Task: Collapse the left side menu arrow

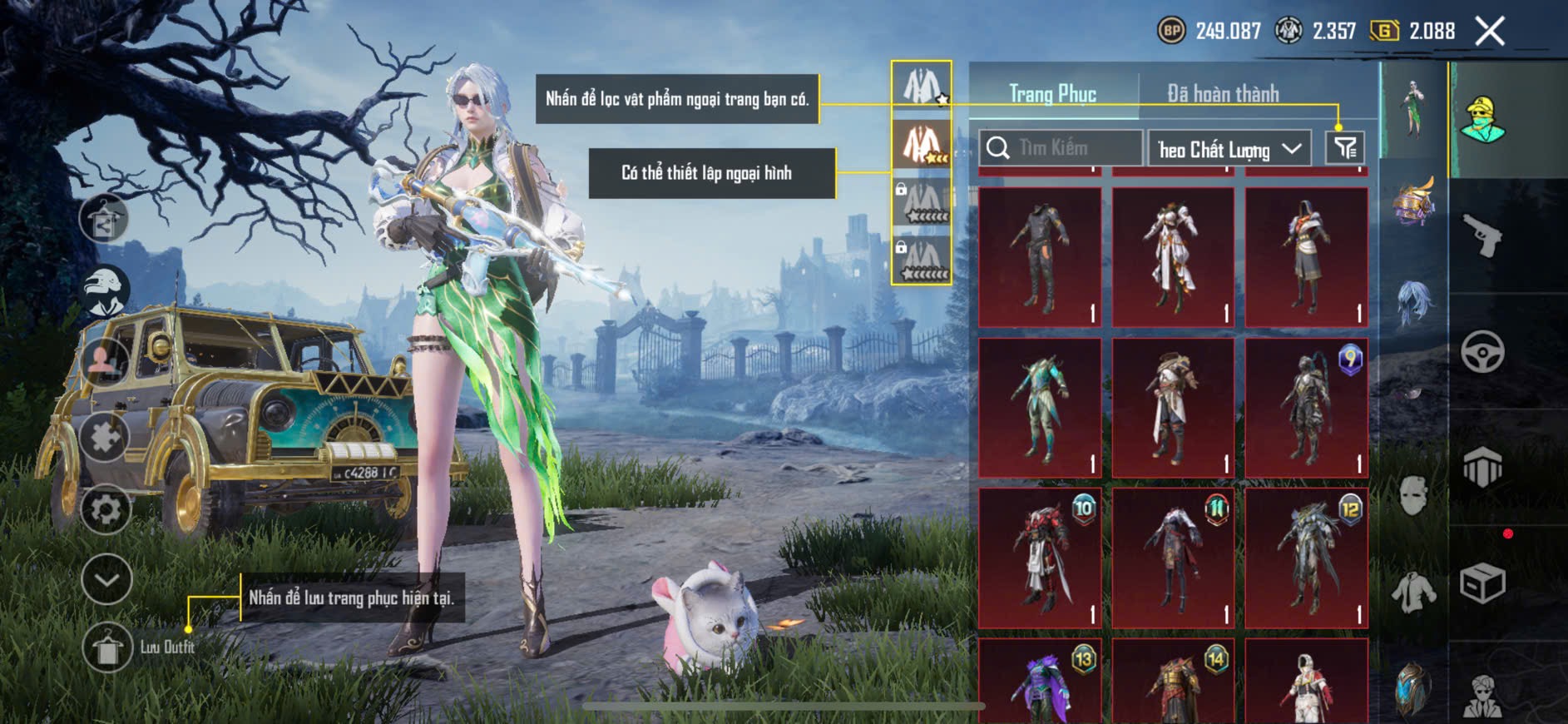Action: point(106,579)
